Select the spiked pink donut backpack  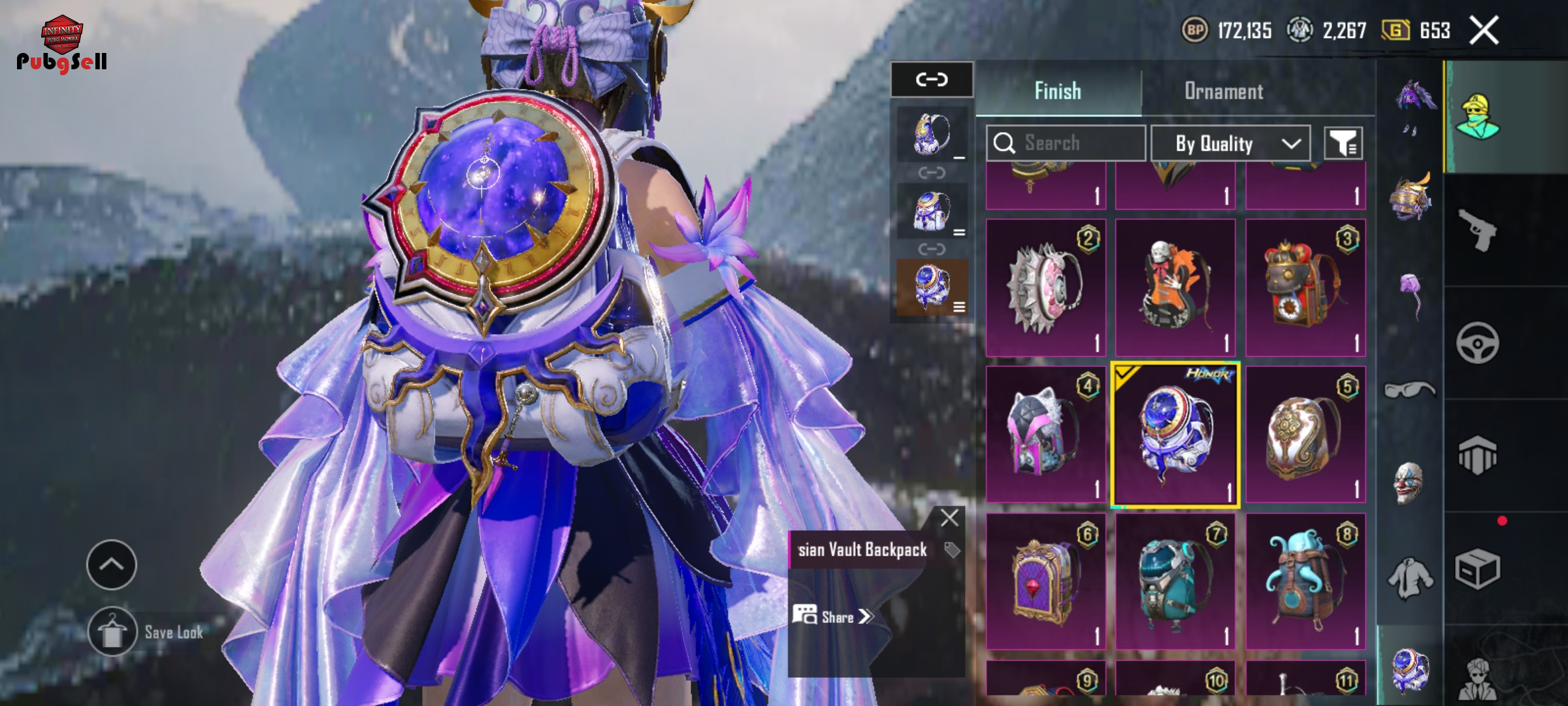coord(1045,288)
